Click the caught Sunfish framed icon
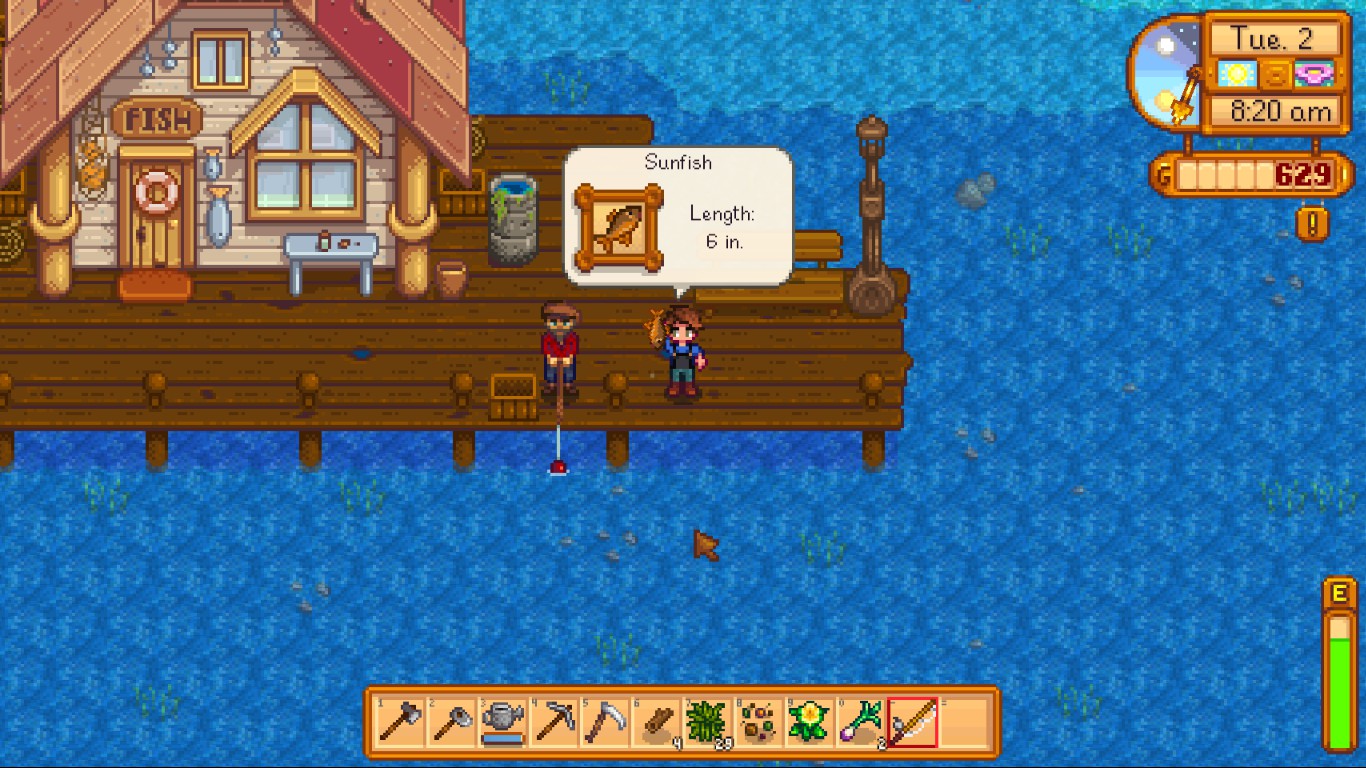Viewport: 1366px width, 768px height. (x=619, y=229)
